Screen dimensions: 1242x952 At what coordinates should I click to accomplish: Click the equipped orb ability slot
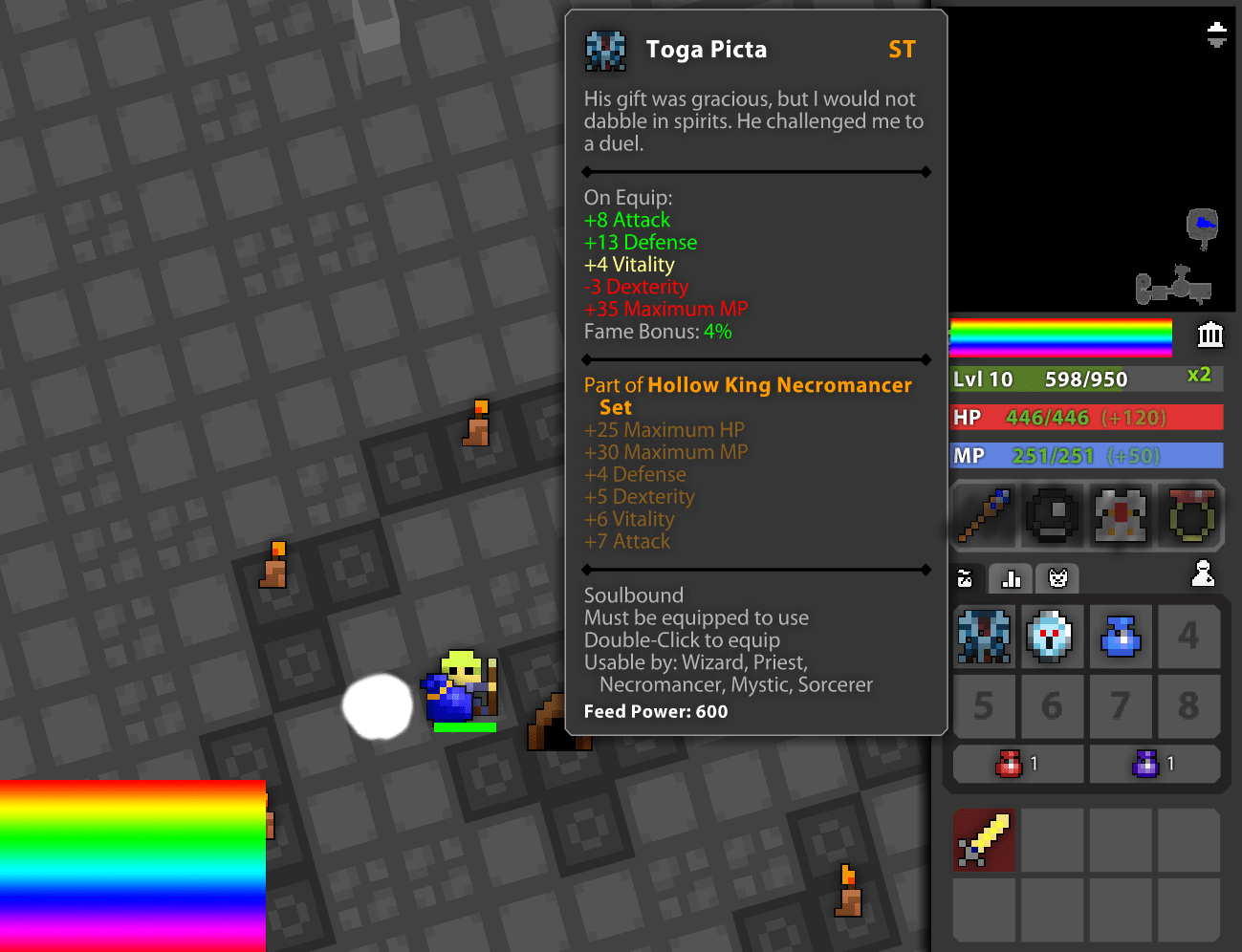coord(1052,516)
